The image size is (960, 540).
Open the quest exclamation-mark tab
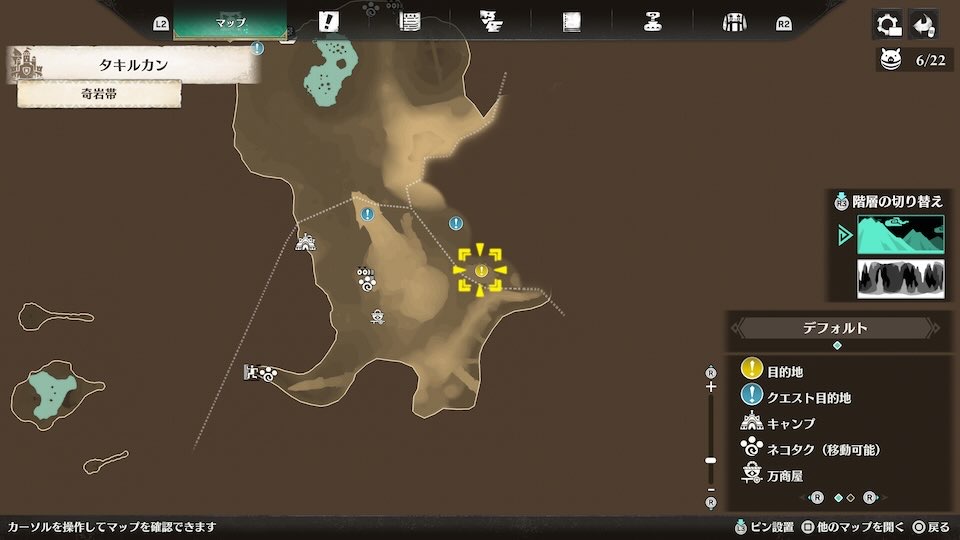tap(329, 22)
